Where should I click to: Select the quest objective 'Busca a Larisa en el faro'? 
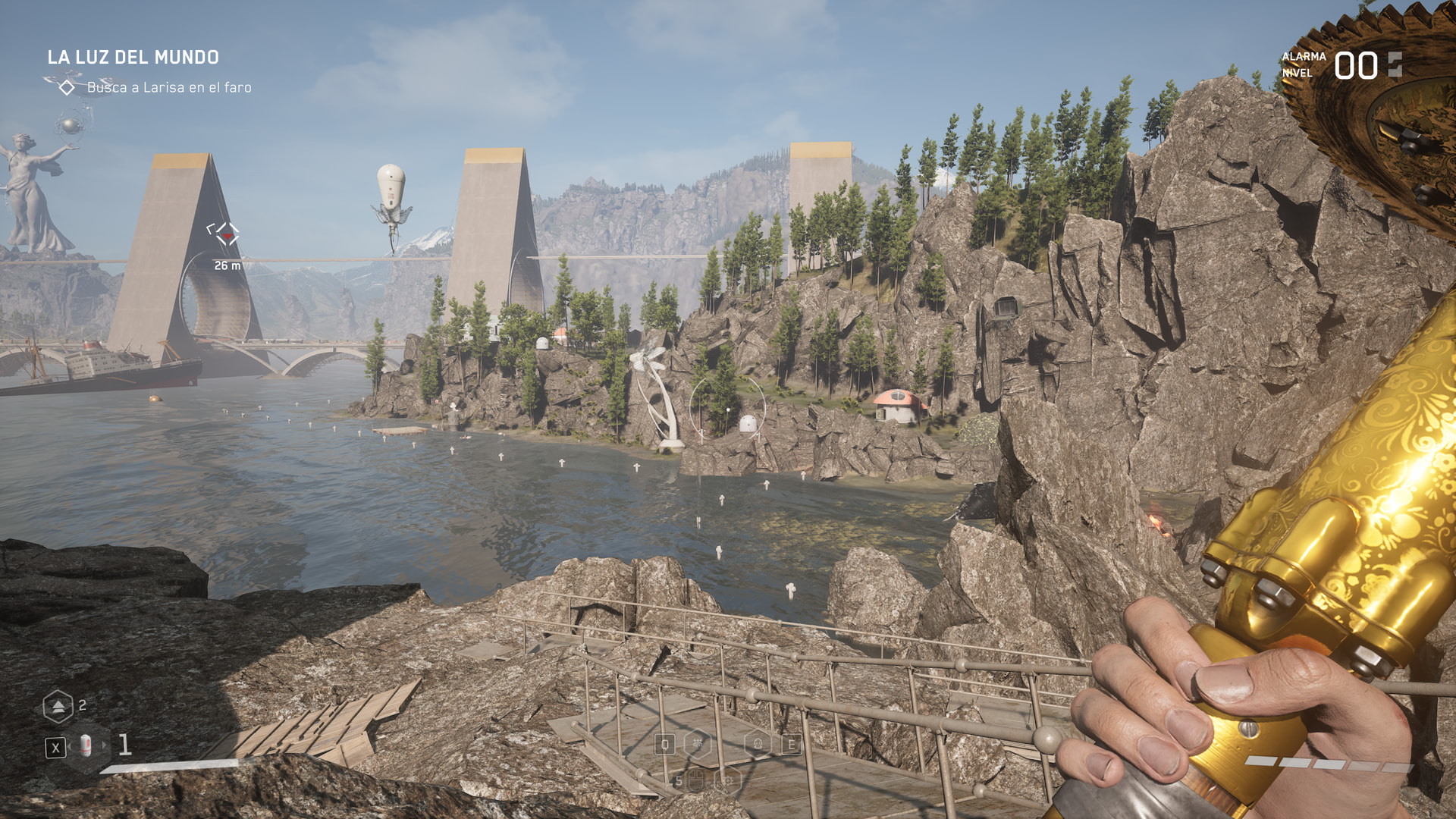click(168, 88)
